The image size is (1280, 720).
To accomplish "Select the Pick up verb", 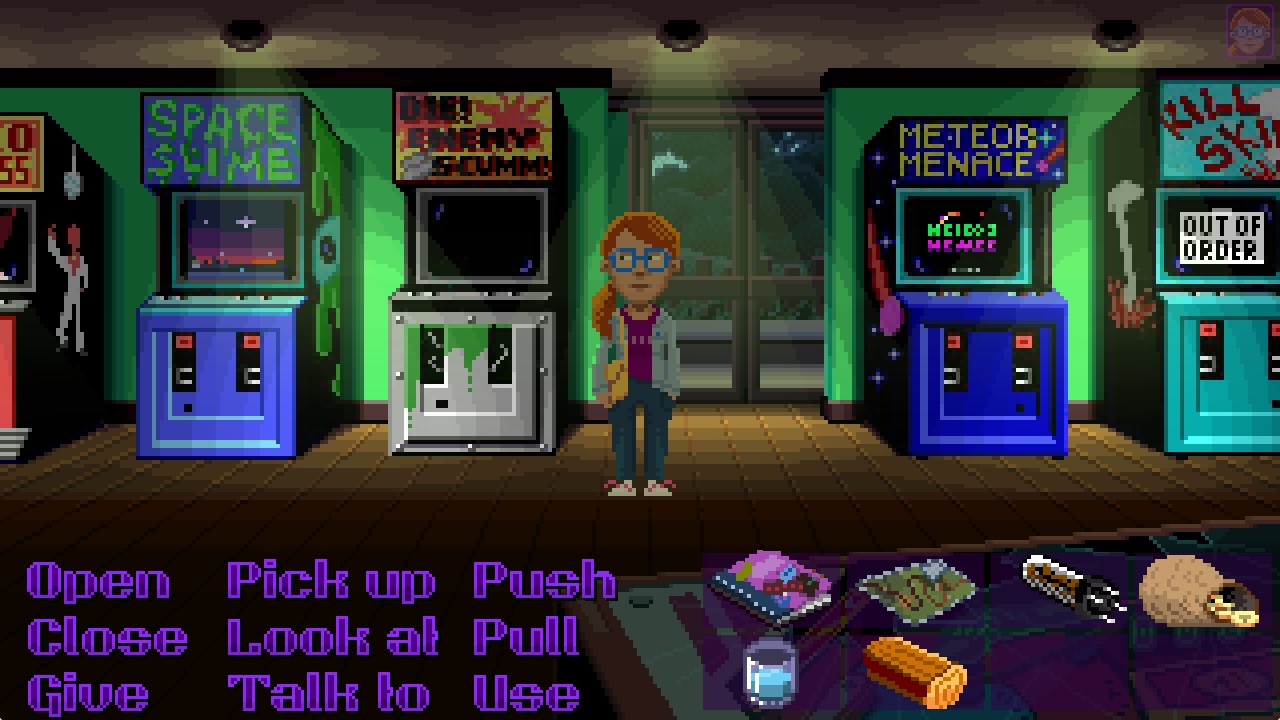I will (x=330, y=580).
